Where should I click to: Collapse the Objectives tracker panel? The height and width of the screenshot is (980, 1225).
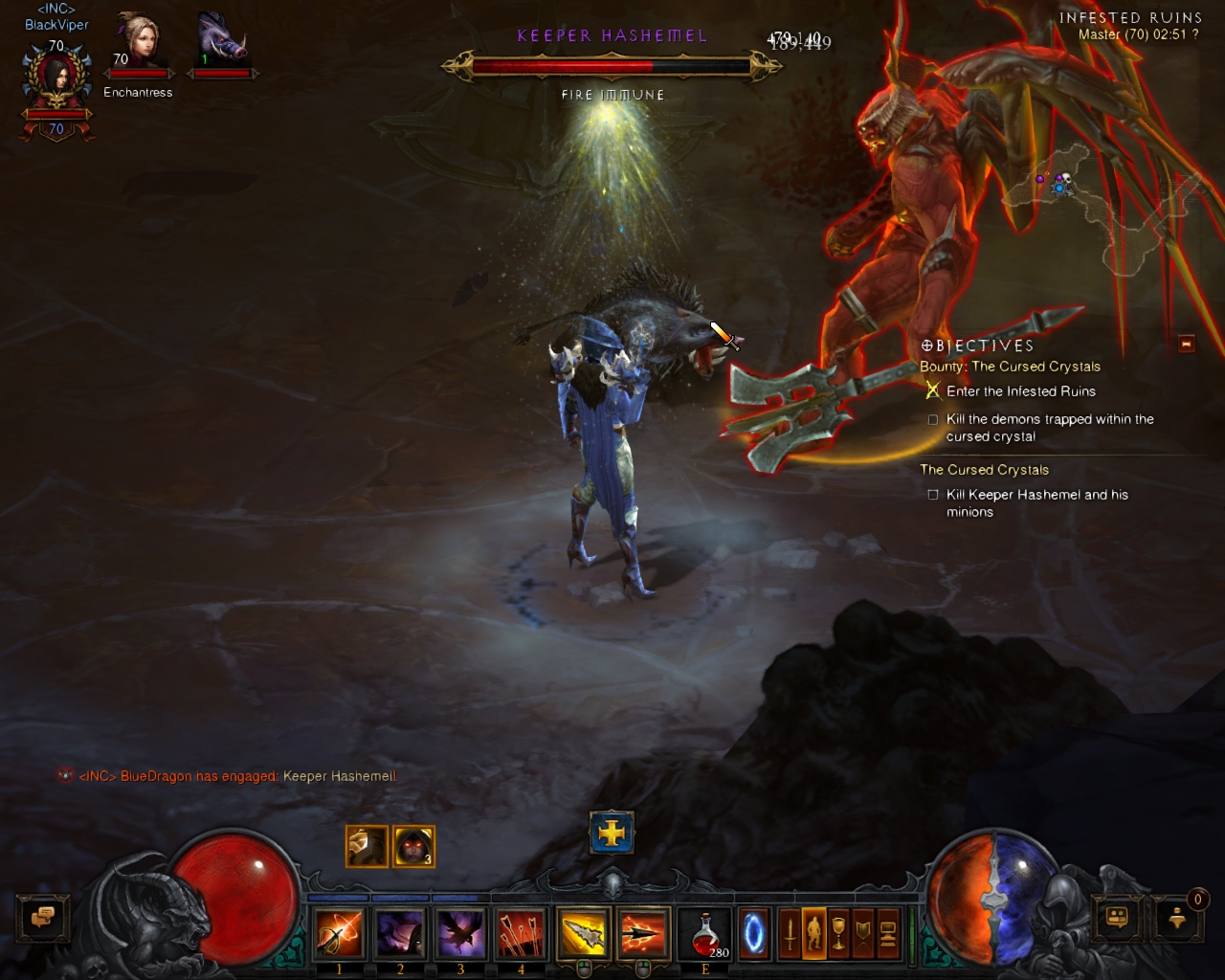click(1187, 344)
